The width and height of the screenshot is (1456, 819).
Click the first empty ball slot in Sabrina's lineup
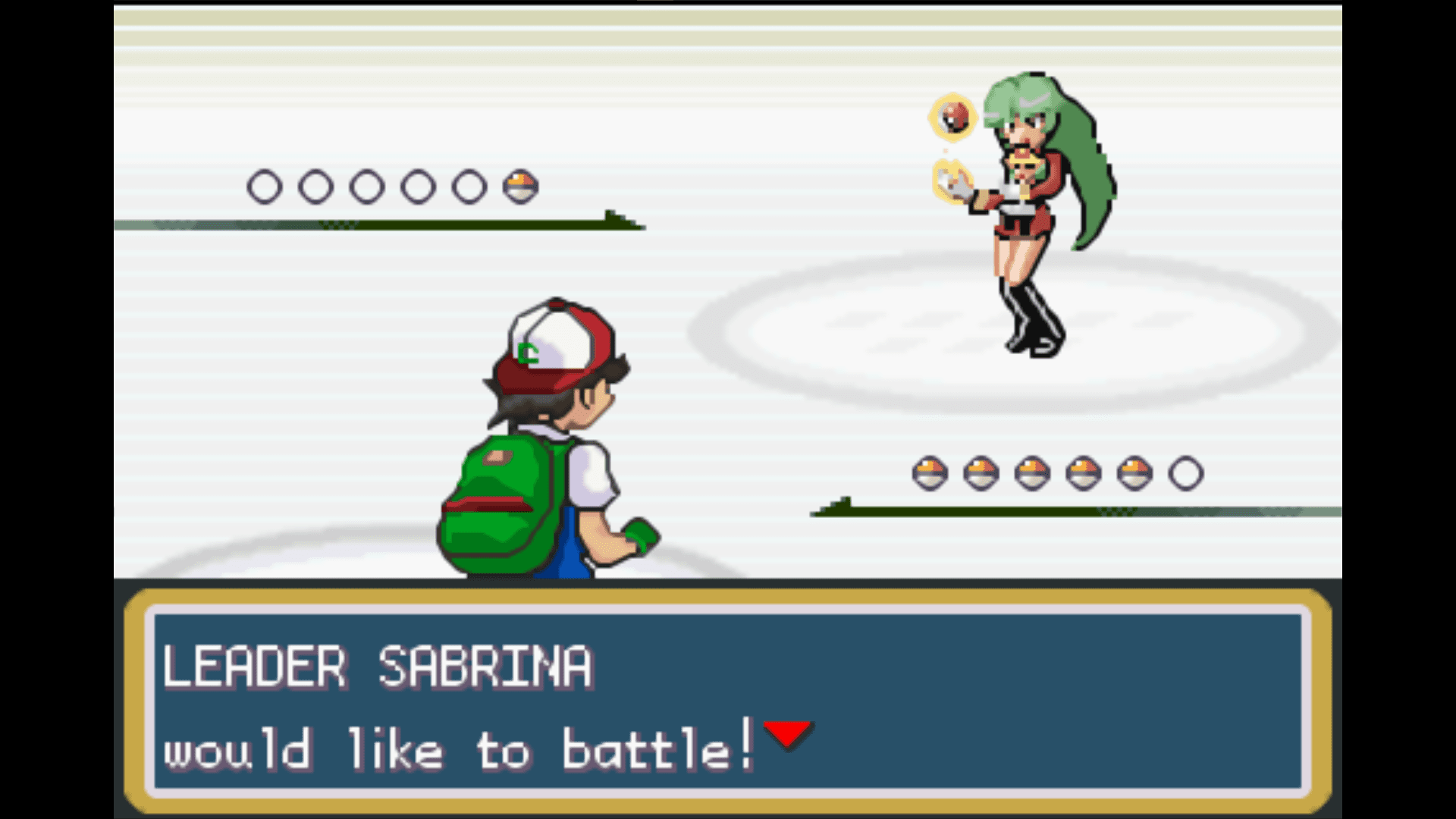click(x=267, y=185)
